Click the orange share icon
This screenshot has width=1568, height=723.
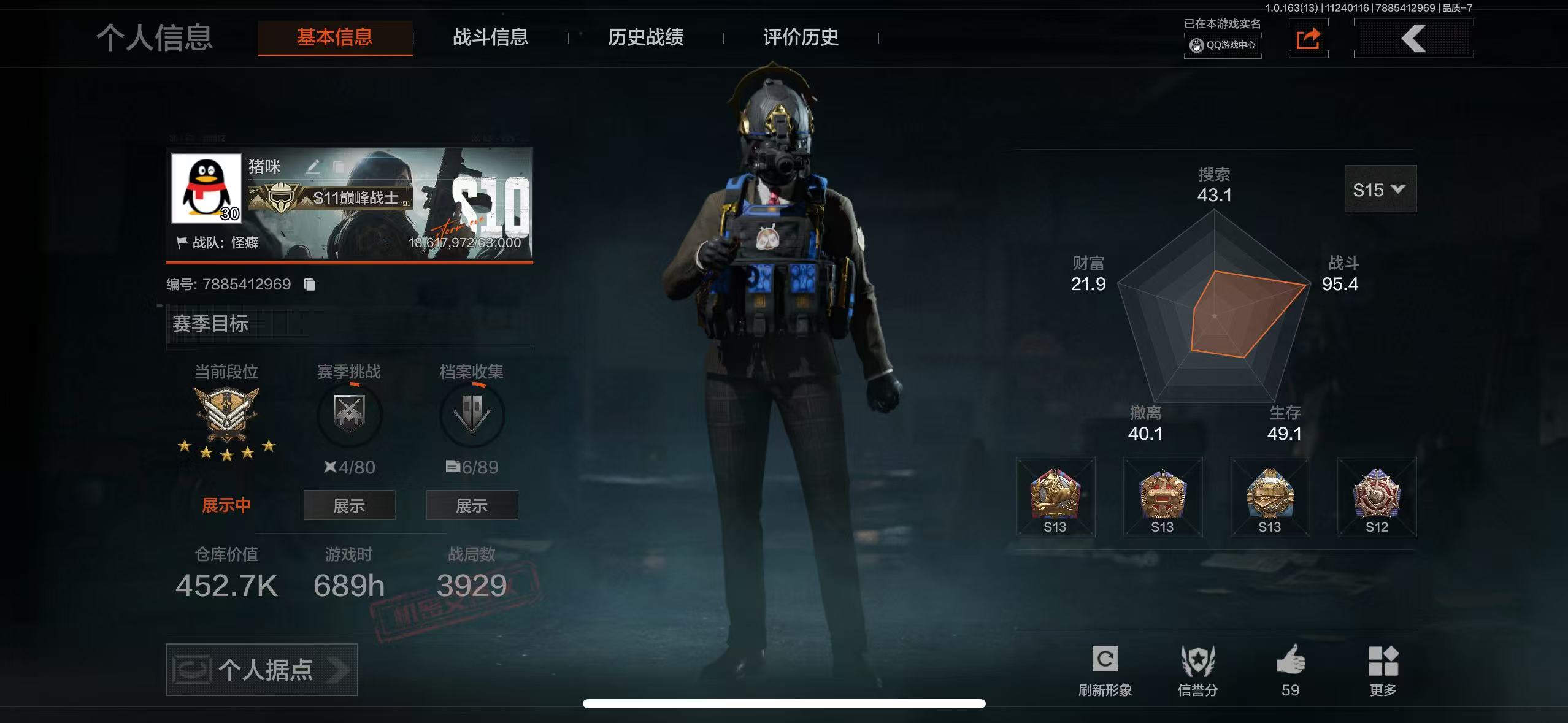[x=1308, y=39]
